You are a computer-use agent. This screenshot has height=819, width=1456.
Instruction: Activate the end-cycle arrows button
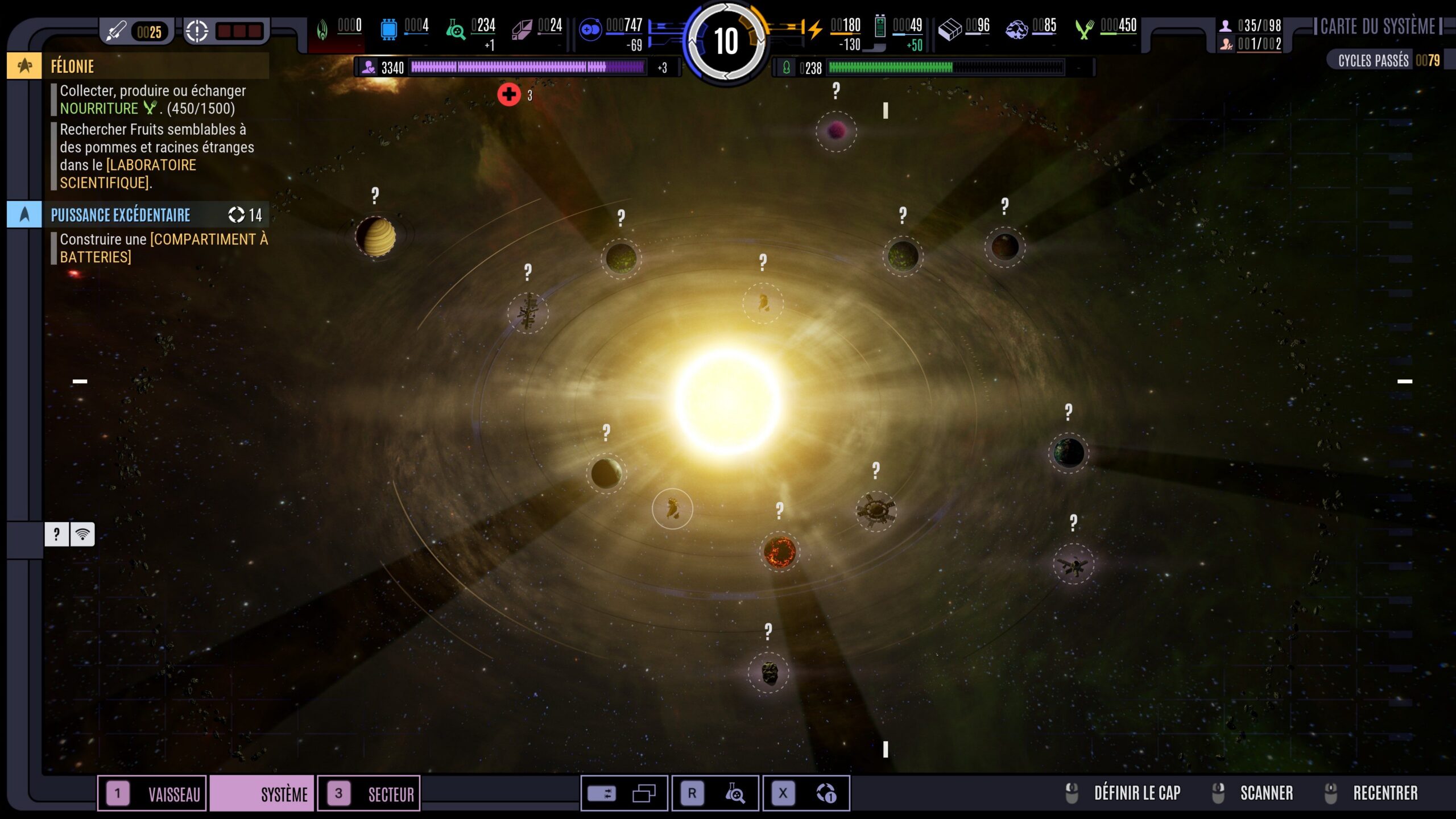click(826, 793)
